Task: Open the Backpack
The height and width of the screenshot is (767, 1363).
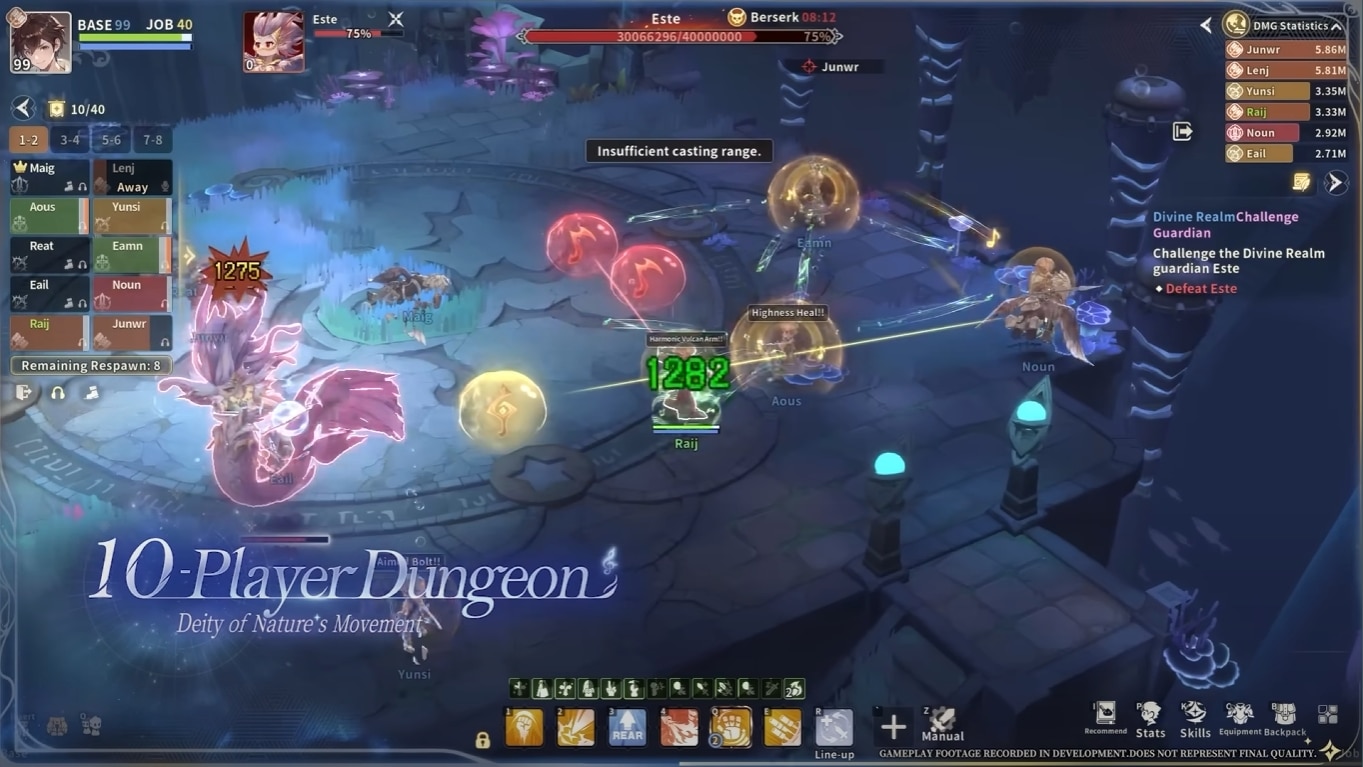Action: [x=1285, y=718]
